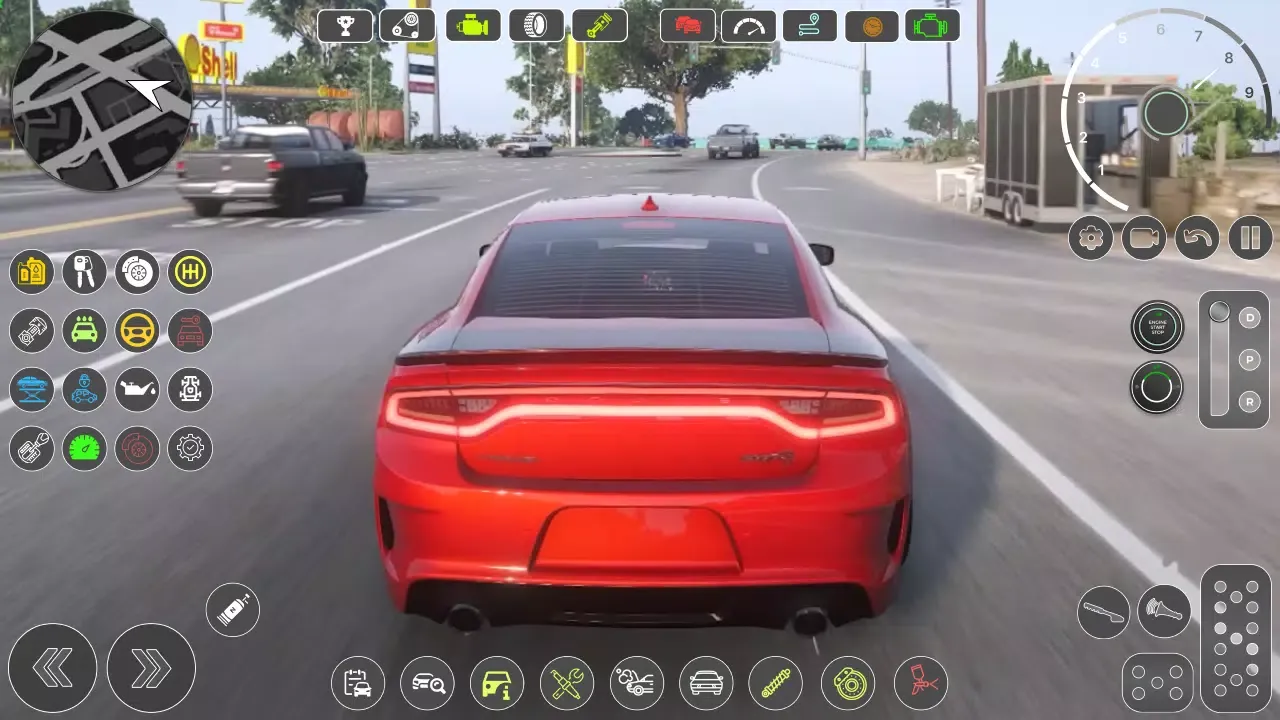Viewport: 1280px width, 720px height.
Task: Toggle the camera recording button
Action: click(x=1144, y=238)
